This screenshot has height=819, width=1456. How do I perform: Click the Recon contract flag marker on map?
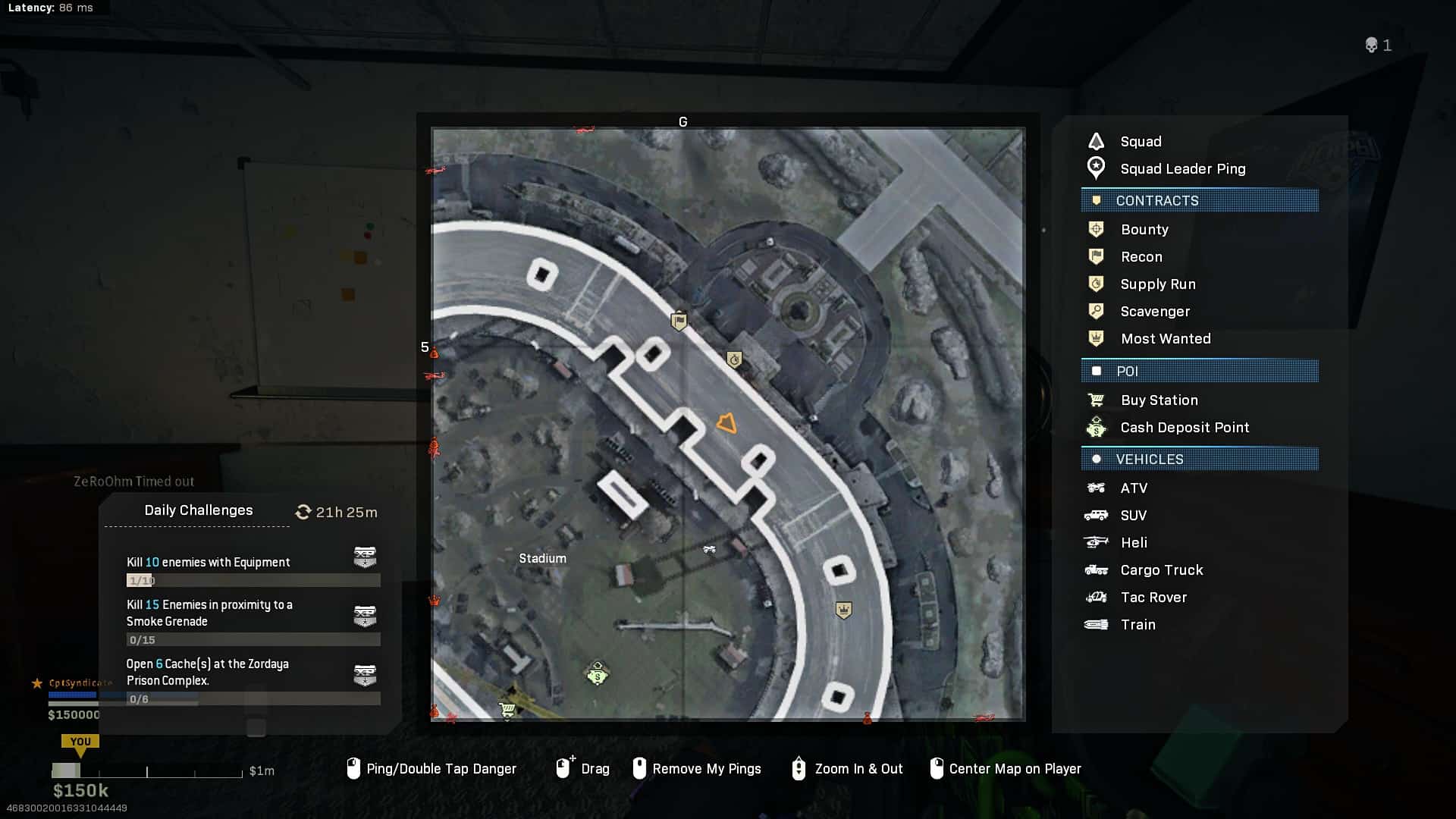pyautogui.click(x=679, y=322)
